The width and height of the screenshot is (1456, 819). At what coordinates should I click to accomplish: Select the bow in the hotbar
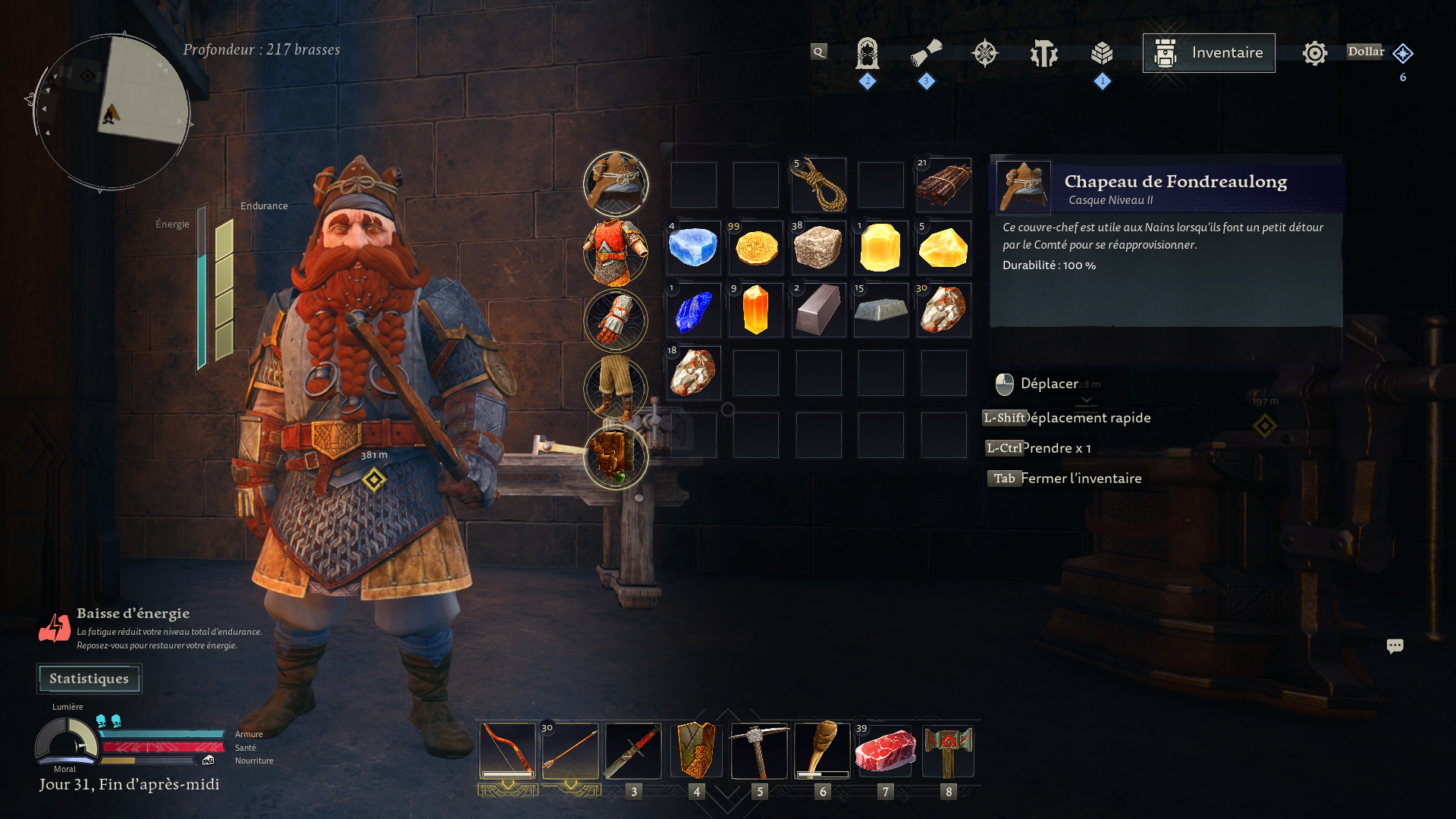point(507,751)
